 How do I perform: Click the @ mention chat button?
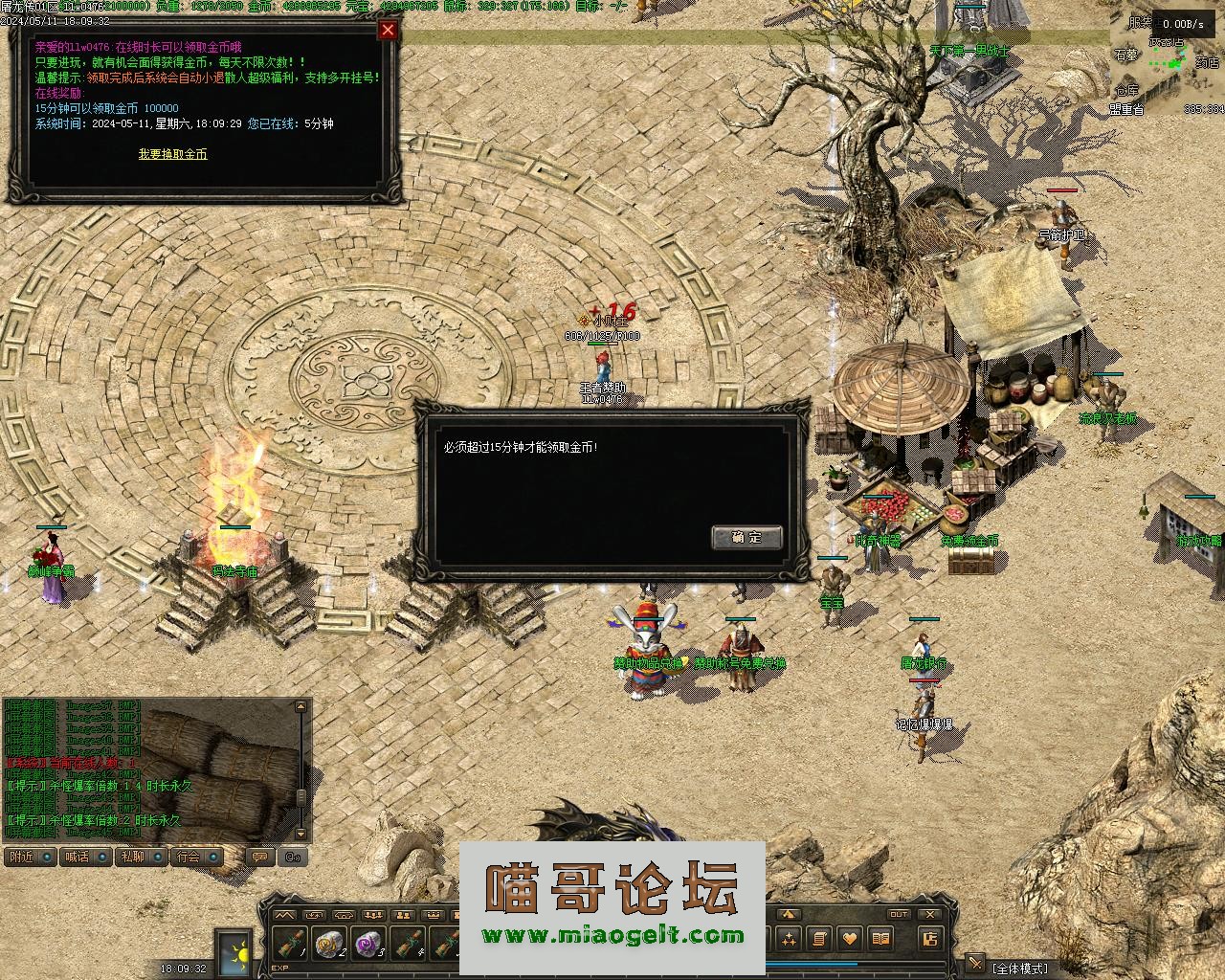294,857
